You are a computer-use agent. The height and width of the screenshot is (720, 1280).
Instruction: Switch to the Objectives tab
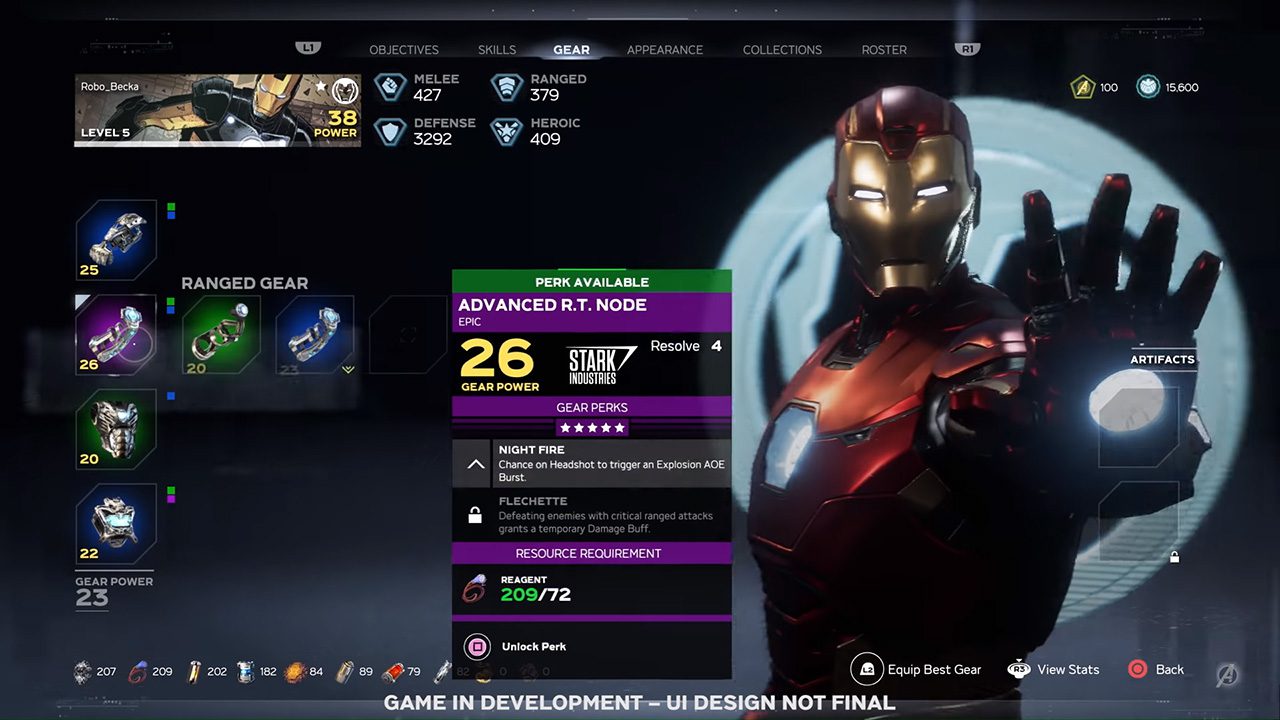pos(404,50)
